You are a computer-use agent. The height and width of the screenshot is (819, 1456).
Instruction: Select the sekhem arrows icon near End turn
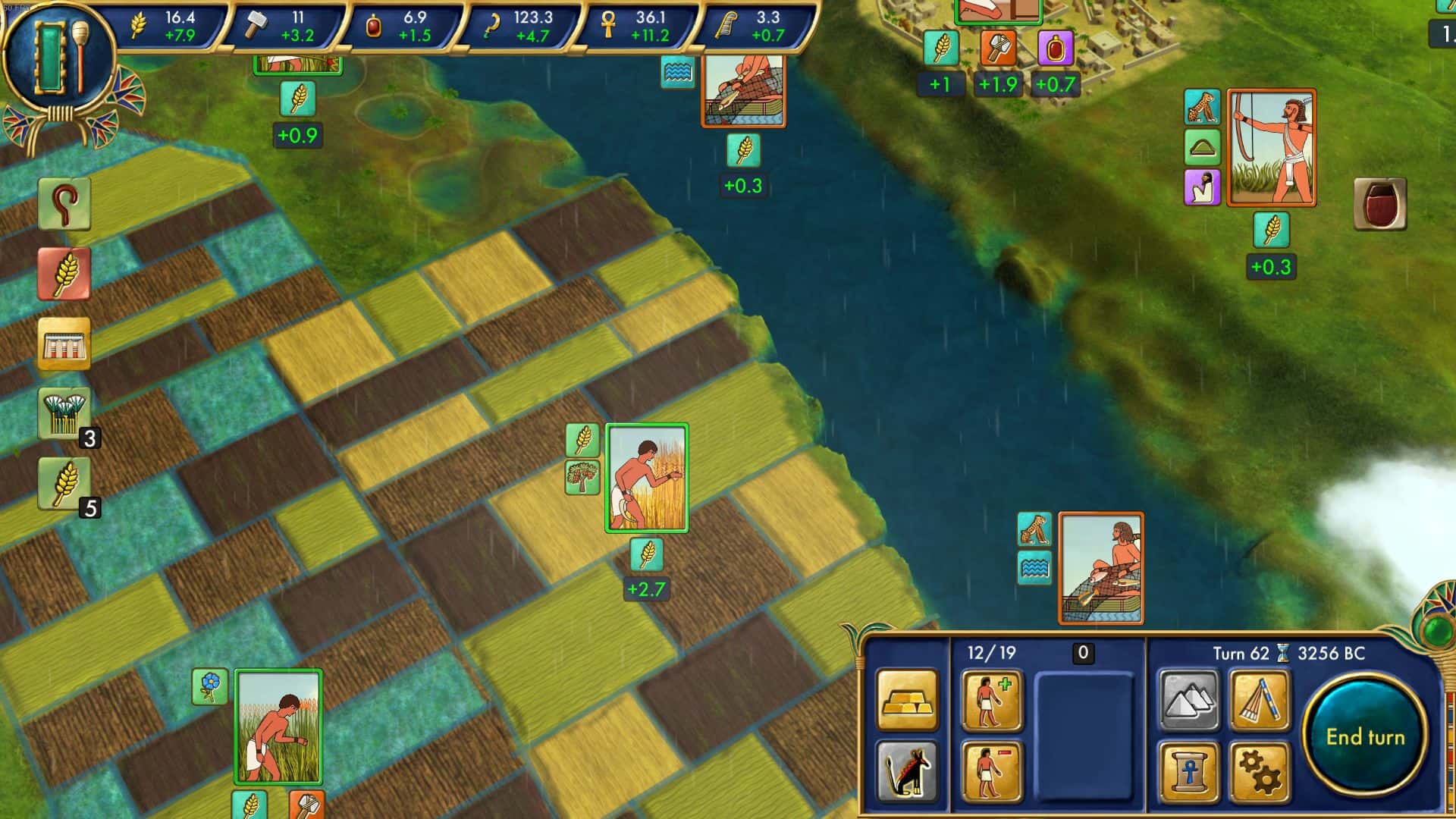tap(1260, 701)
